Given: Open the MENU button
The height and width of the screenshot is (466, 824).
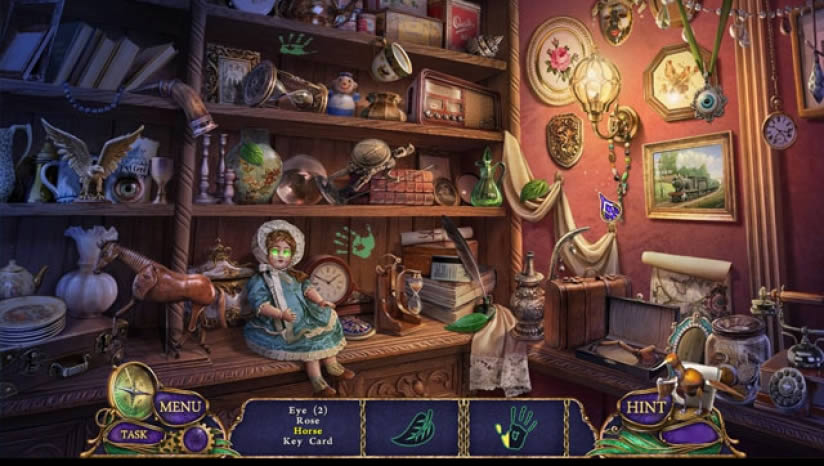Looking at the screenshot, I should [180, 406].
